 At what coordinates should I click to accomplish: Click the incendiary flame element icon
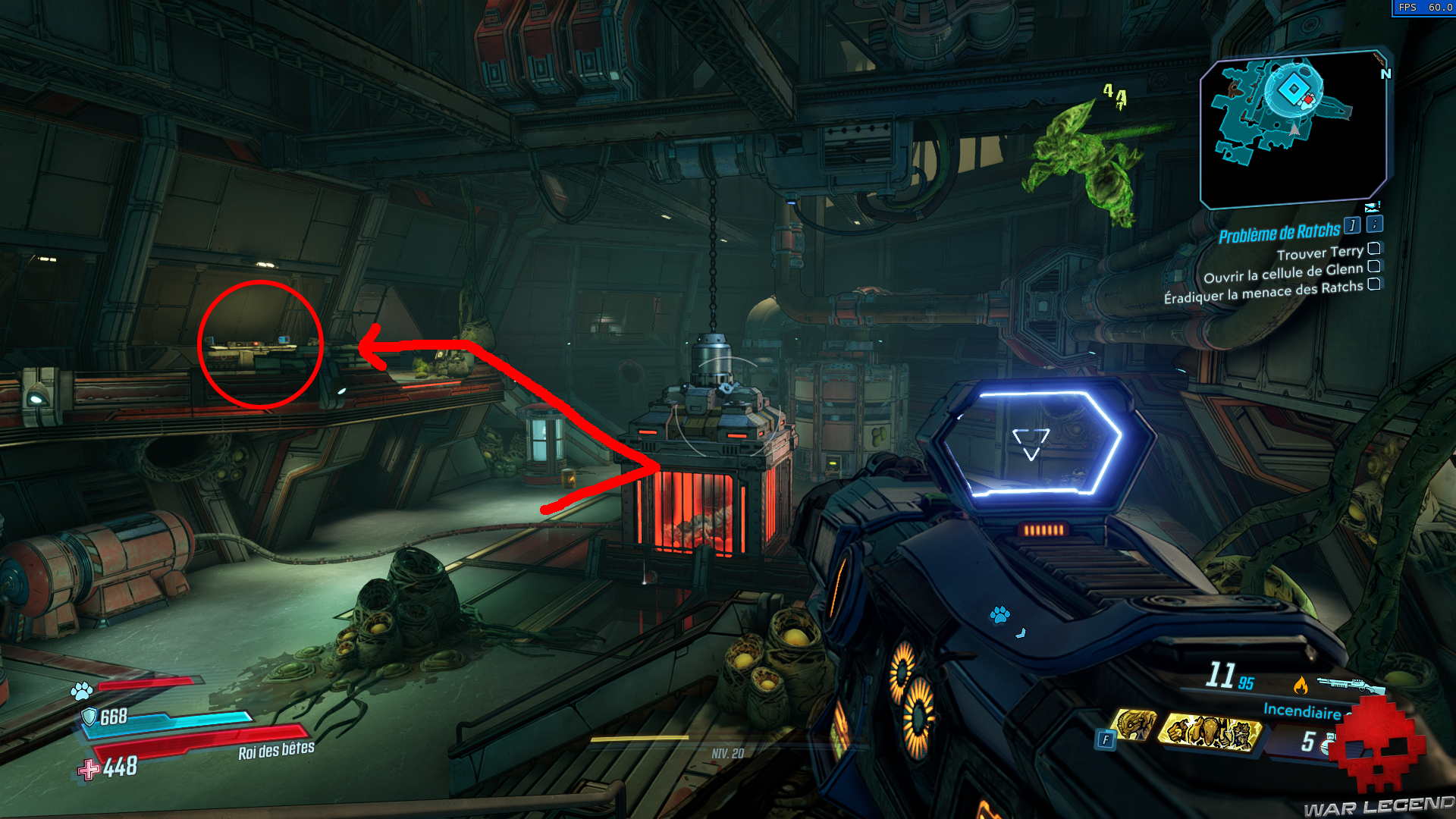pos(1301,685)
